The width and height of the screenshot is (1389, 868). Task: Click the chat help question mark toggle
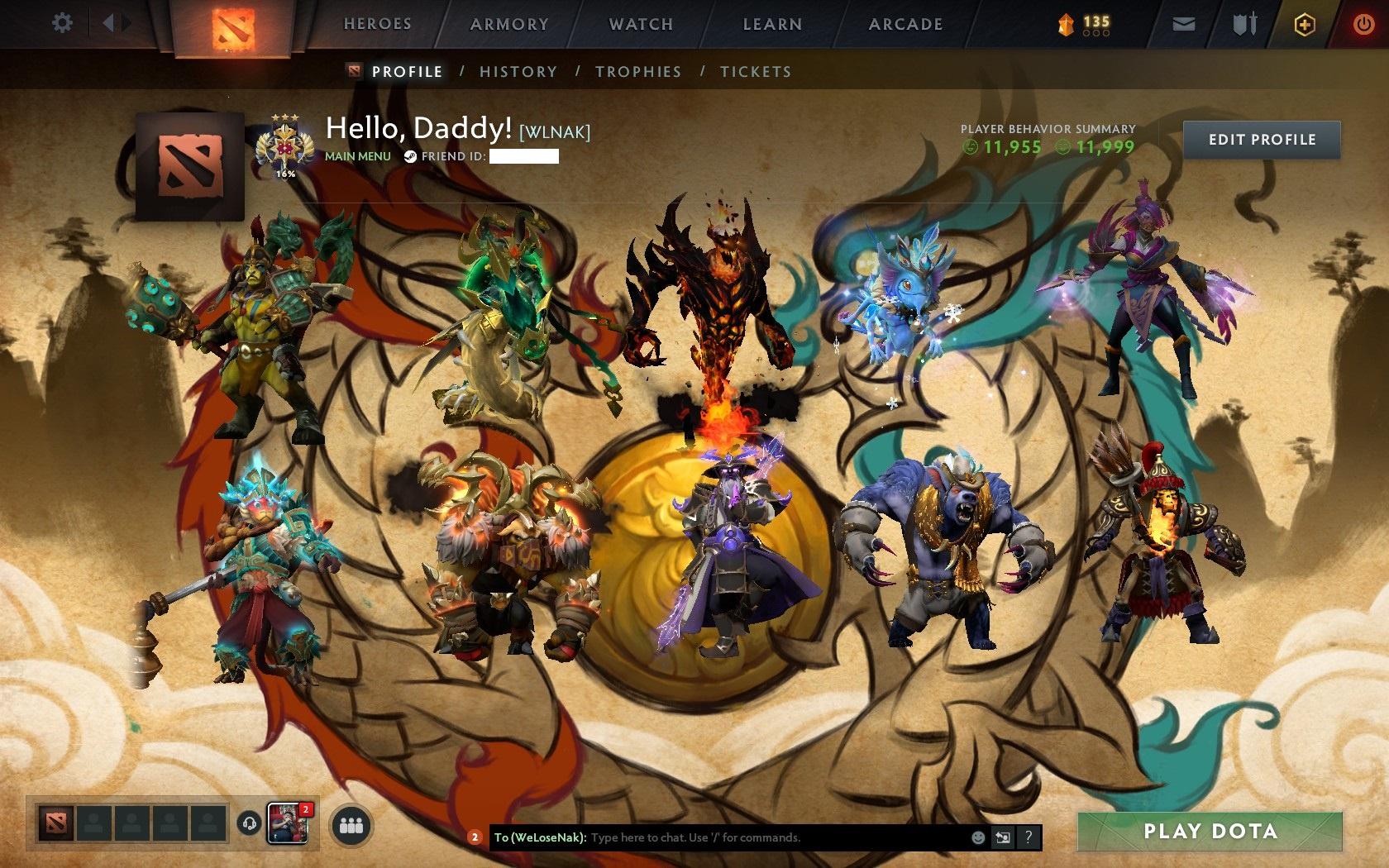point(1029,837)
